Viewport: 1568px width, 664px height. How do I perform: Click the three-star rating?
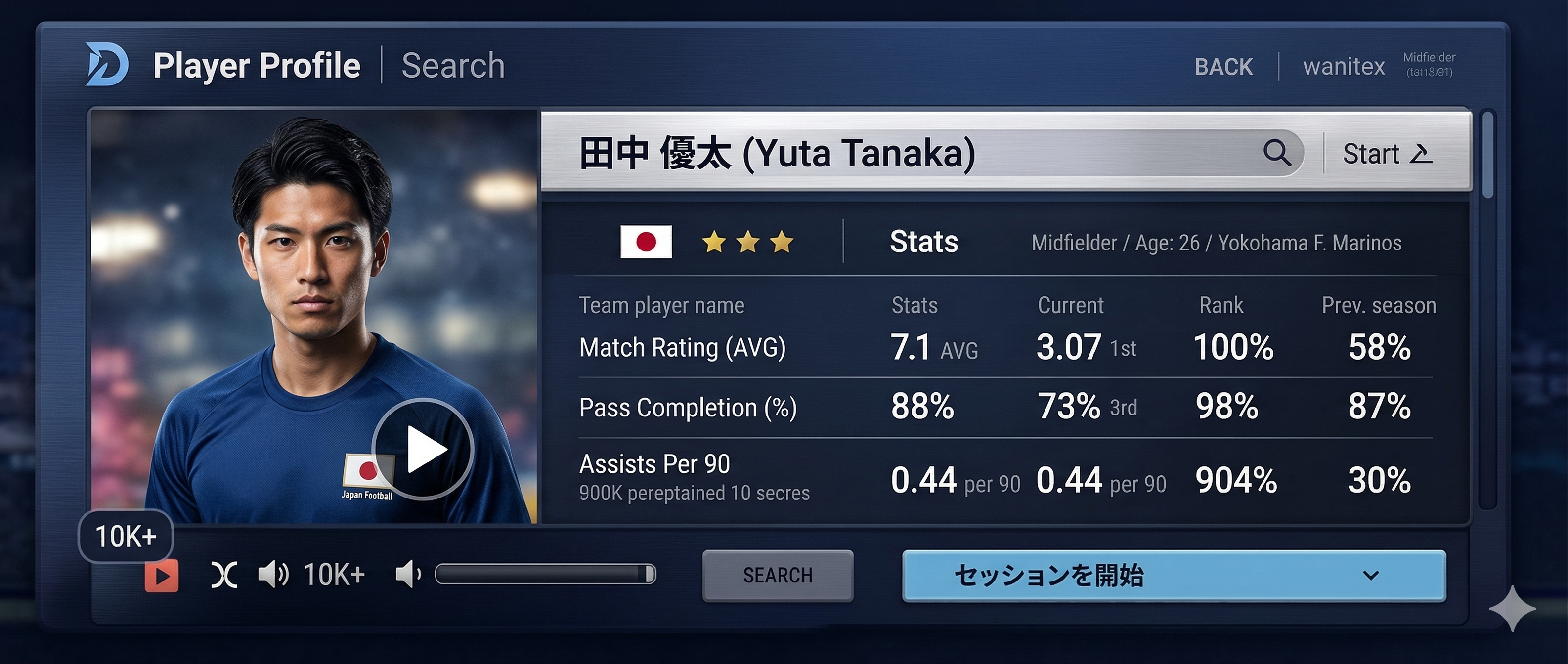pos(747,242)
